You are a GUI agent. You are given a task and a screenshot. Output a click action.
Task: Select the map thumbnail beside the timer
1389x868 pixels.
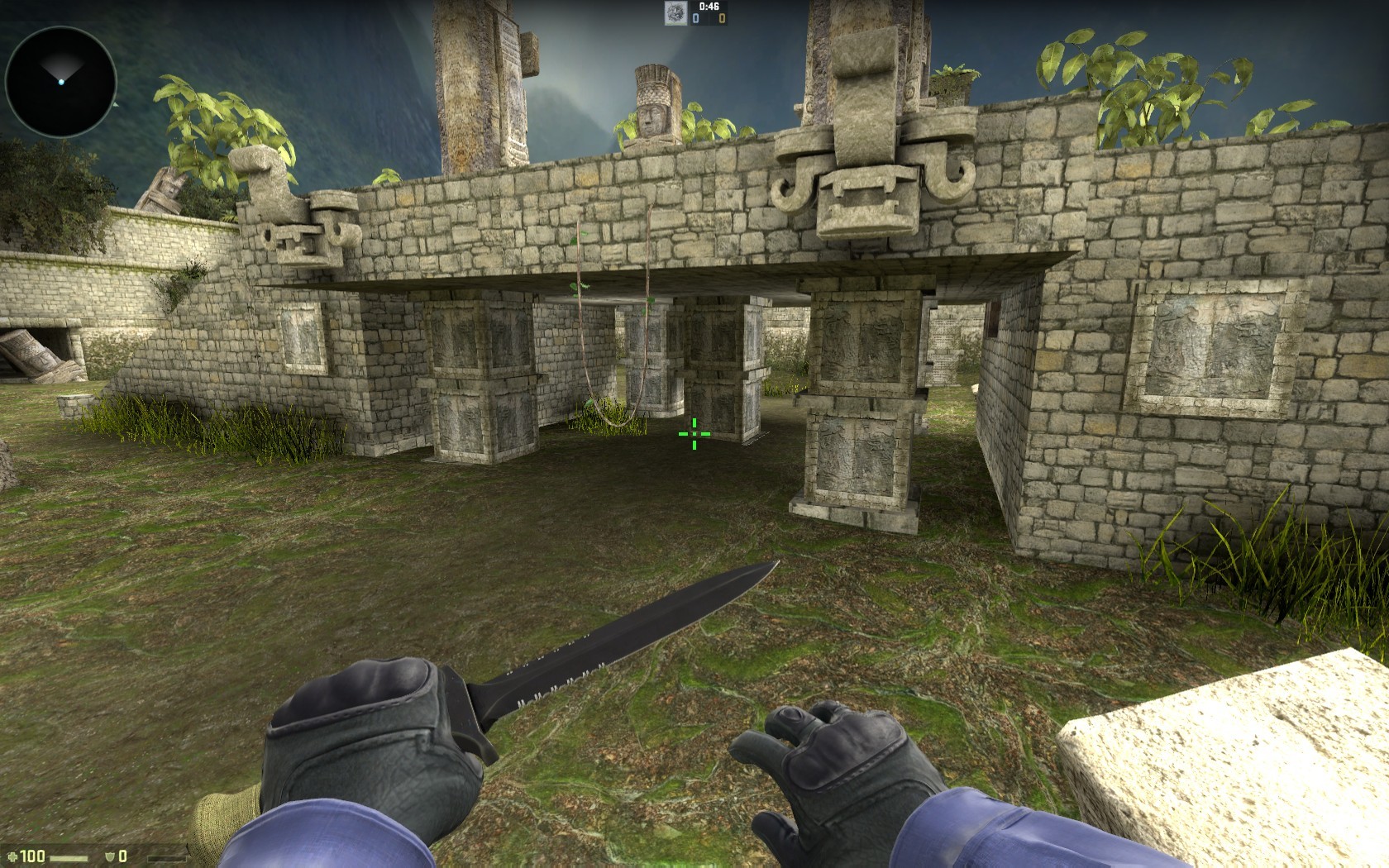pyautogui.click(x=675, y=12)
